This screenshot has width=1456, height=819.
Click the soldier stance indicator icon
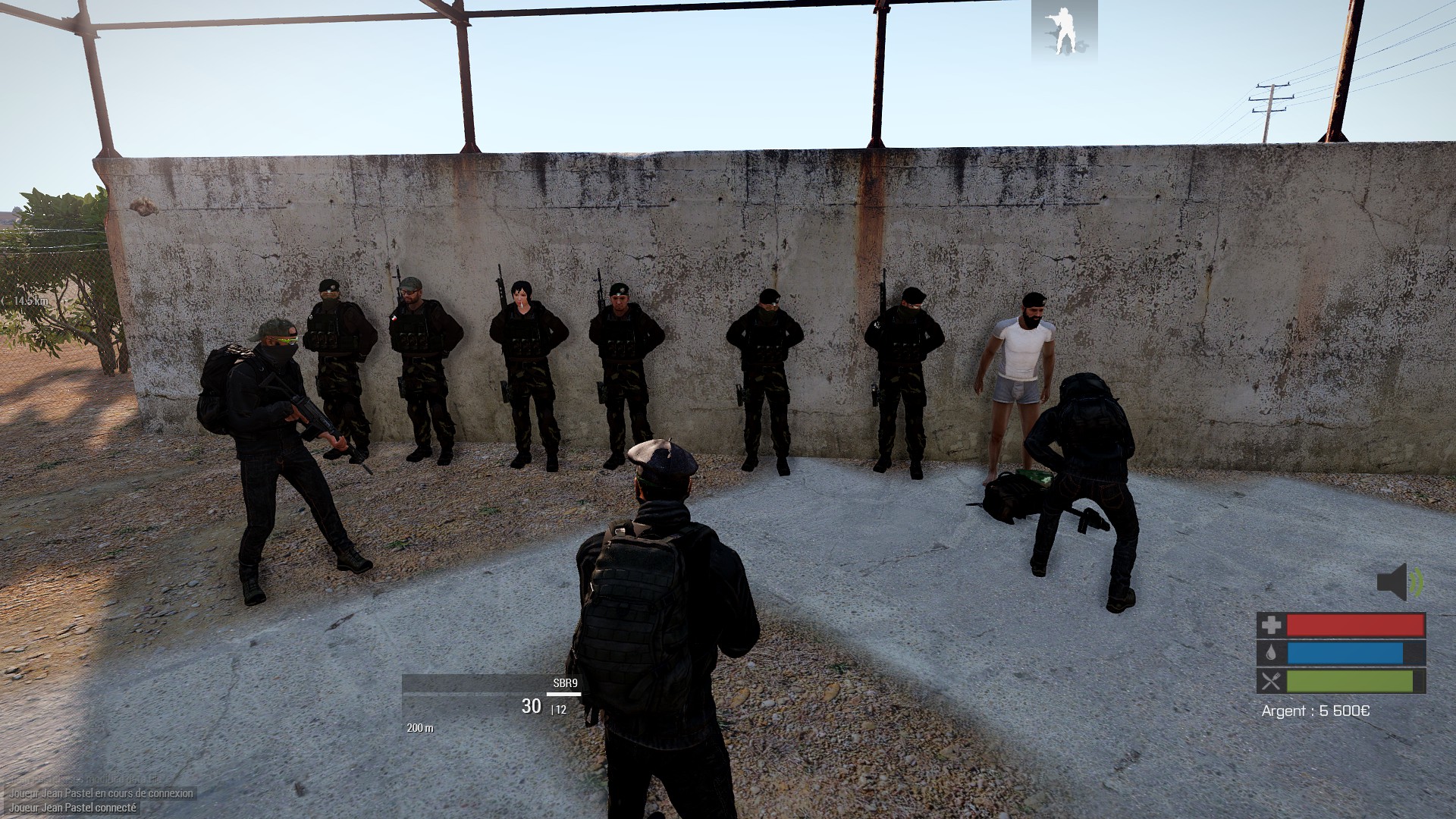1064,30
